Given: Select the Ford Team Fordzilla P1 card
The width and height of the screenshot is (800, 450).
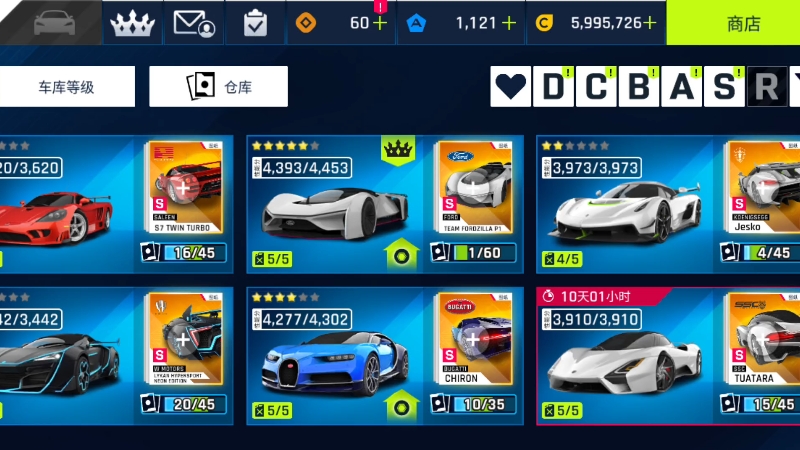Looking at the screenshot, I should pos(384,205).
